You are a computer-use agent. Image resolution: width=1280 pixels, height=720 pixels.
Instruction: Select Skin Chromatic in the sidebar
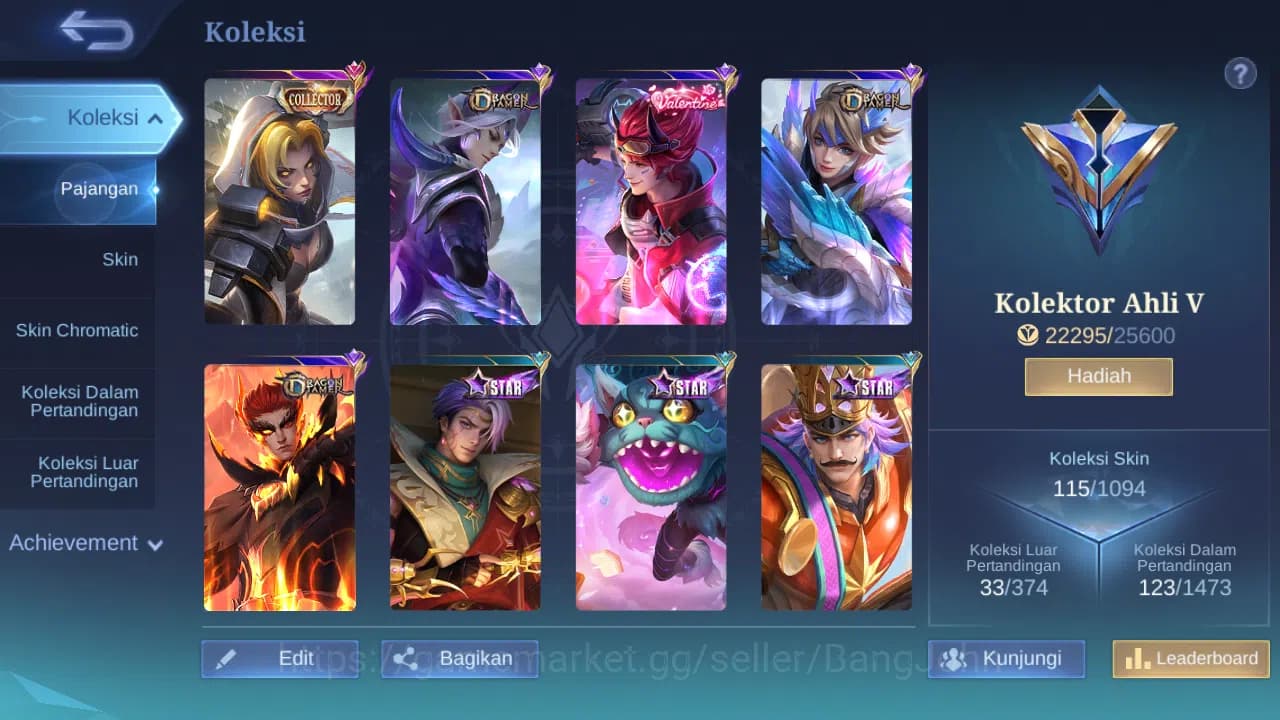pyautogui.click(x=79, y=330)
